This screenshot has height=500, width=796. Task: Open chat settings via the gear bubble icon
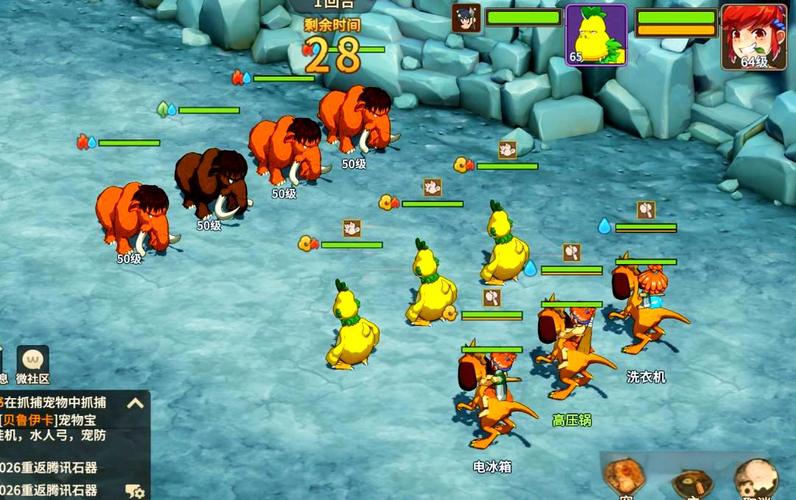[x=134, y=490]
